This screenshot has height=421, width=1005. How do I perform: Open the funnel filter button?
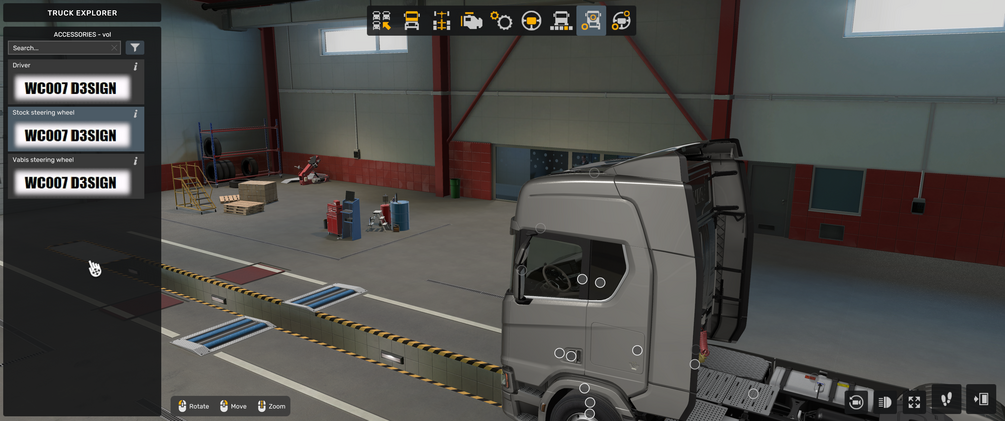point(135,48)
